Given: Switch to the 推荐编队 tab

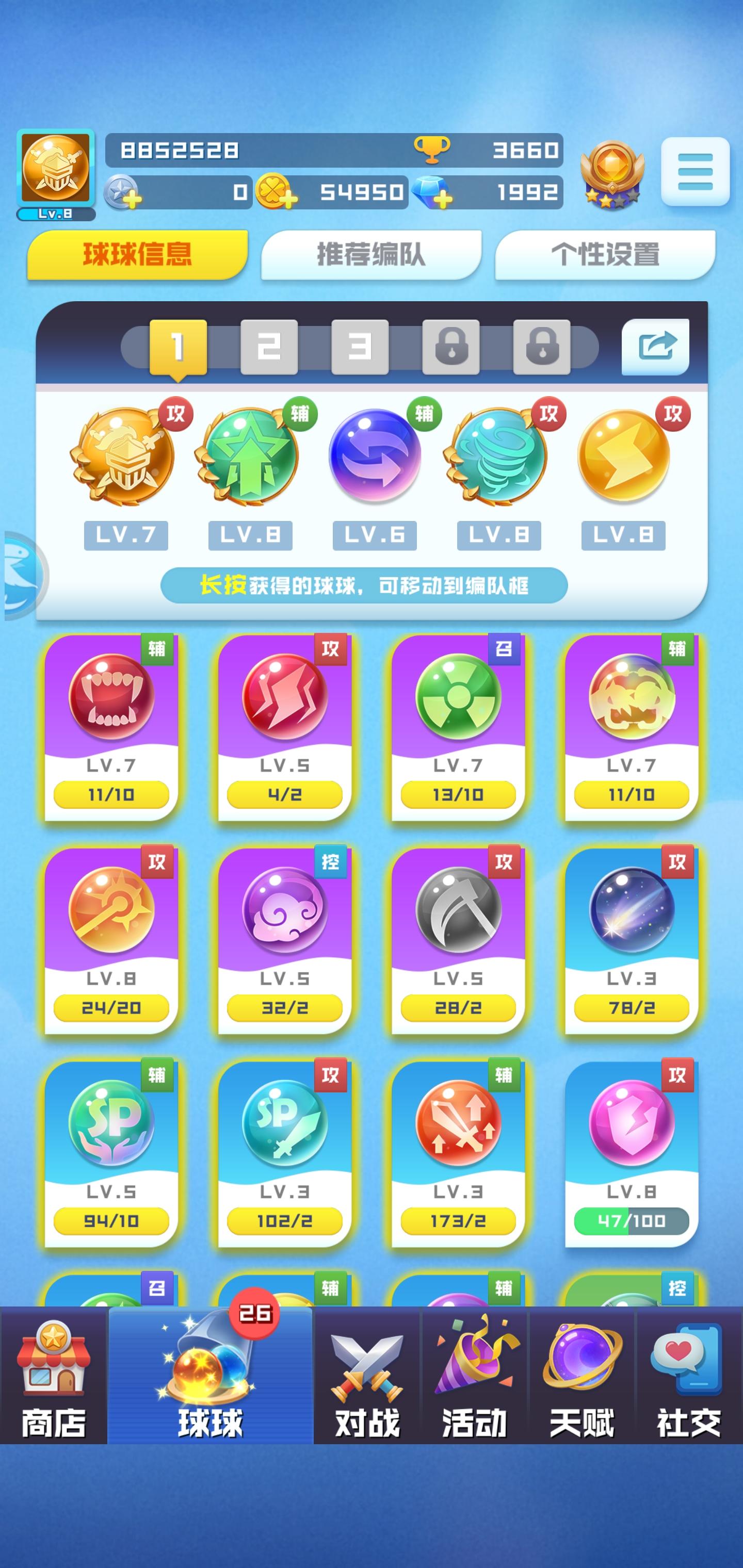Looking at the screenshot, I should click(x=370, y=256).
